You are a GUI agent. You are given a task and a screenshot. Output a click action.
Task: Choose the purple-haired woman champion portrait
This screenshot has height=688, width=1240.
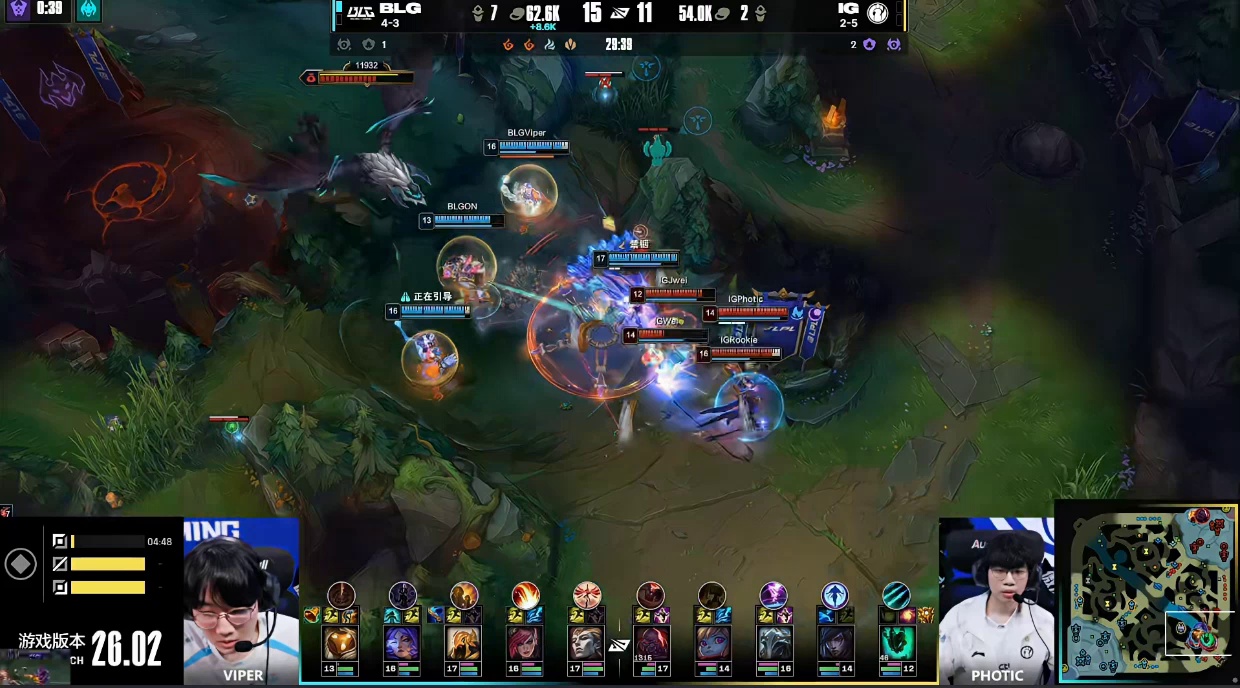402,643
